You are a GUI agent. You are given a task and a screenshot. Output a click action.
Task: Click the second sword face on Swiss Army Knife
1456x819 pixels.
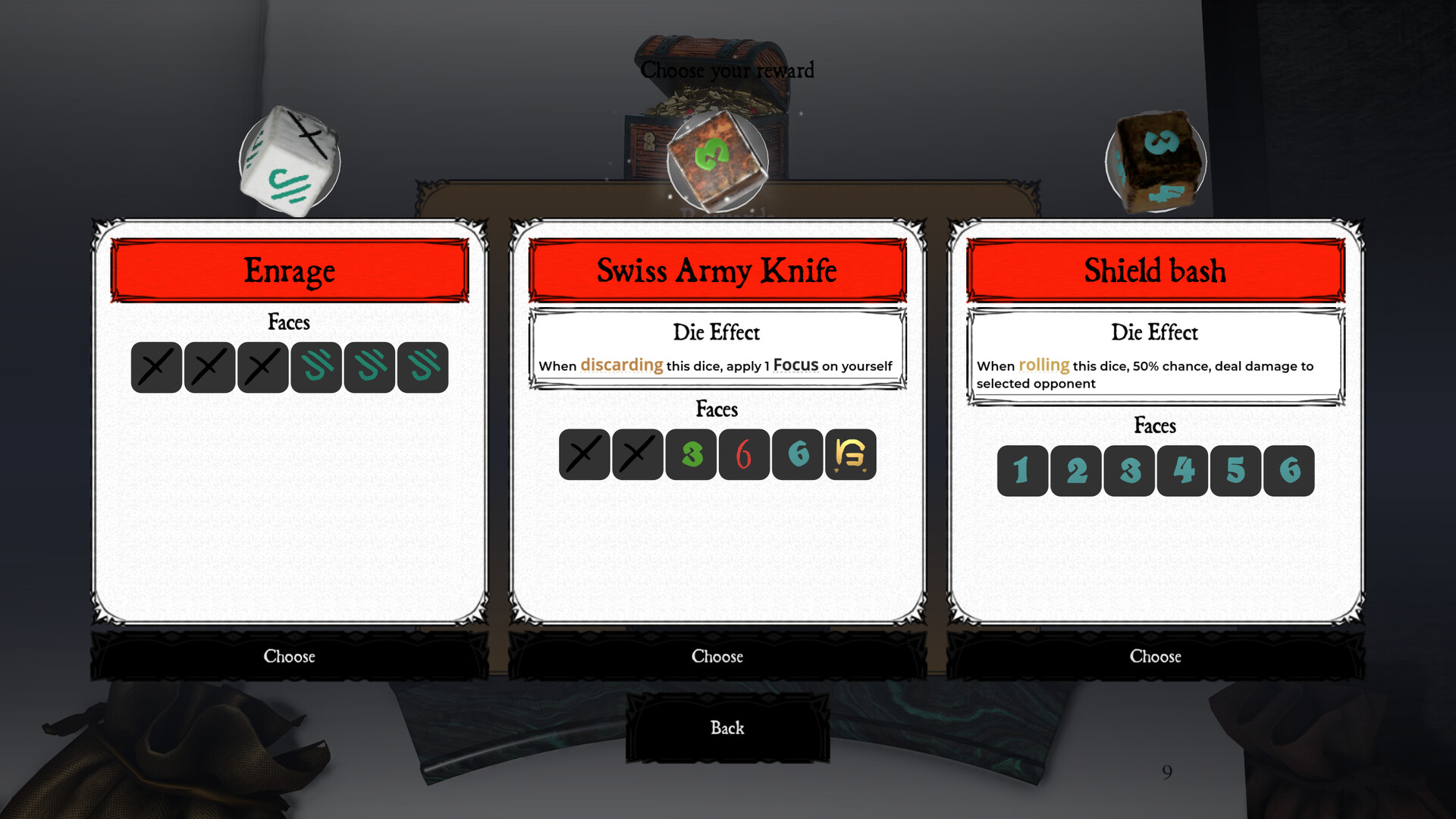point(637,455)
